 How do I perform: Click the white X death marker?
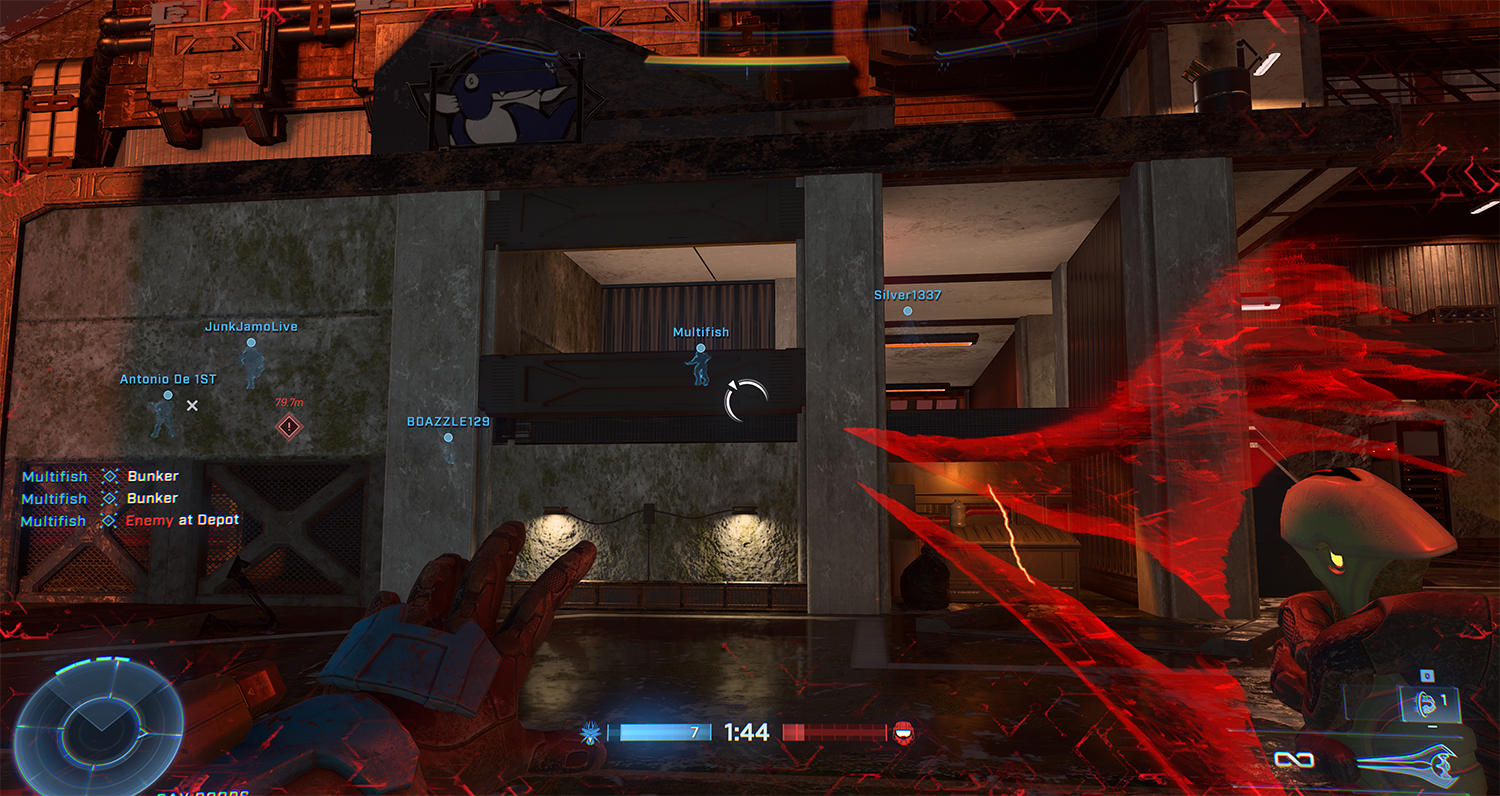coord(193,405)
